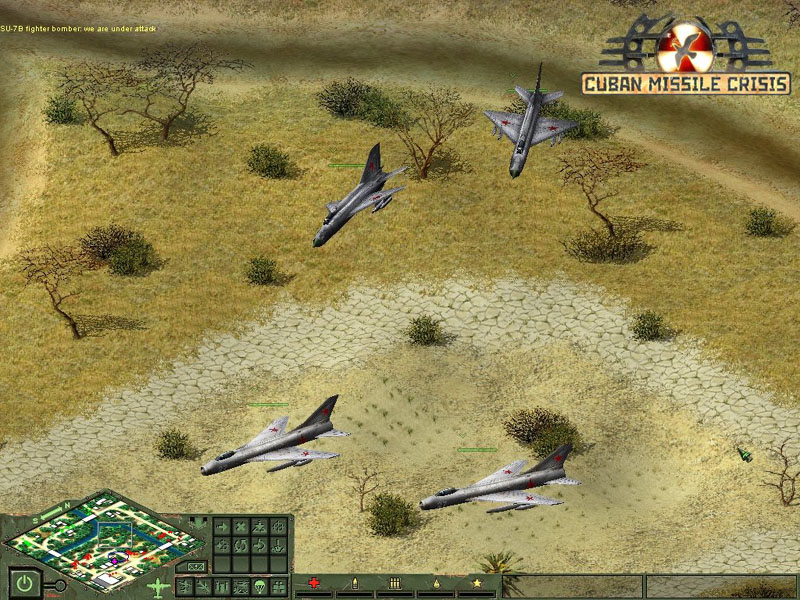Click the red cross health indicator
The width and height of the screenshot is (800, 600).
tap(314, 583)
